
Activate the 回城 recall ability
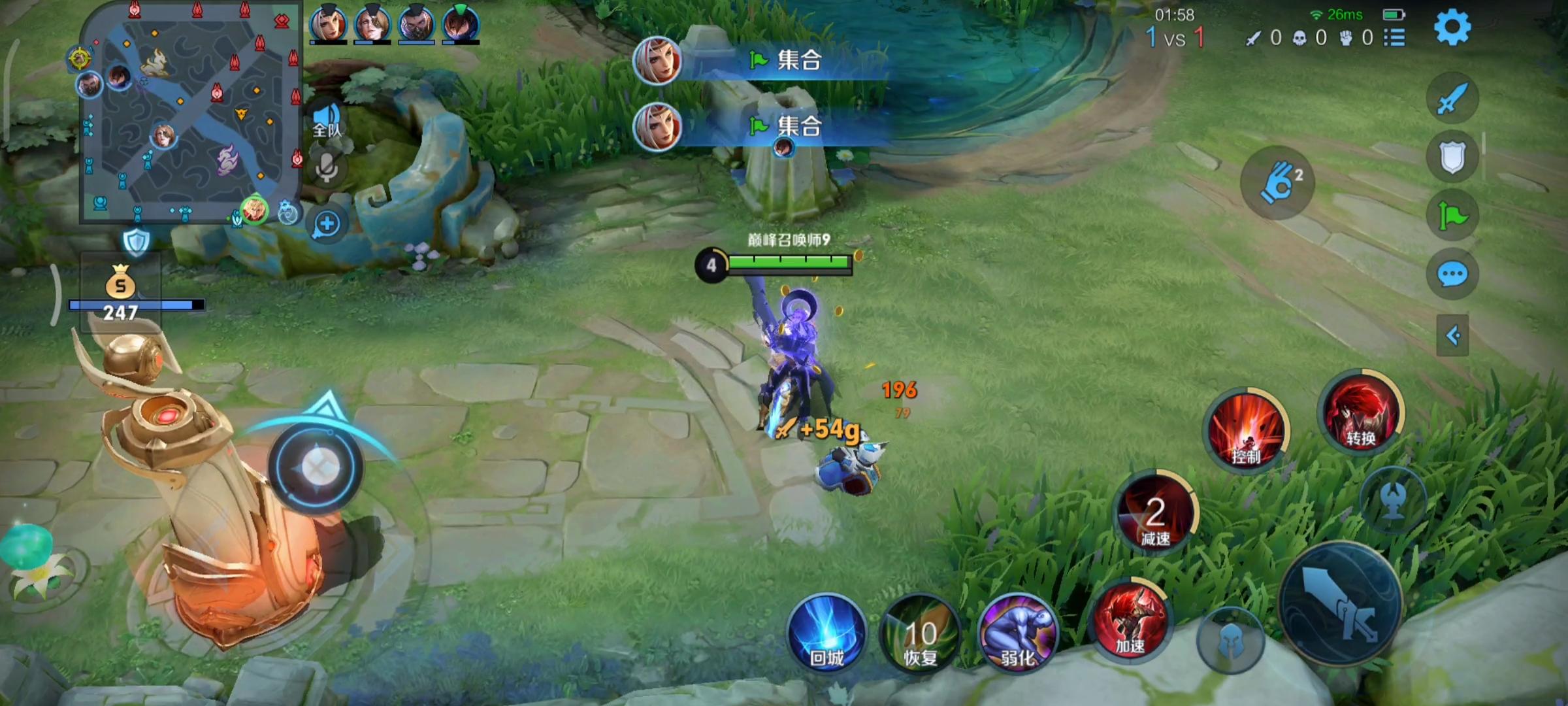(x=826, y=633)
